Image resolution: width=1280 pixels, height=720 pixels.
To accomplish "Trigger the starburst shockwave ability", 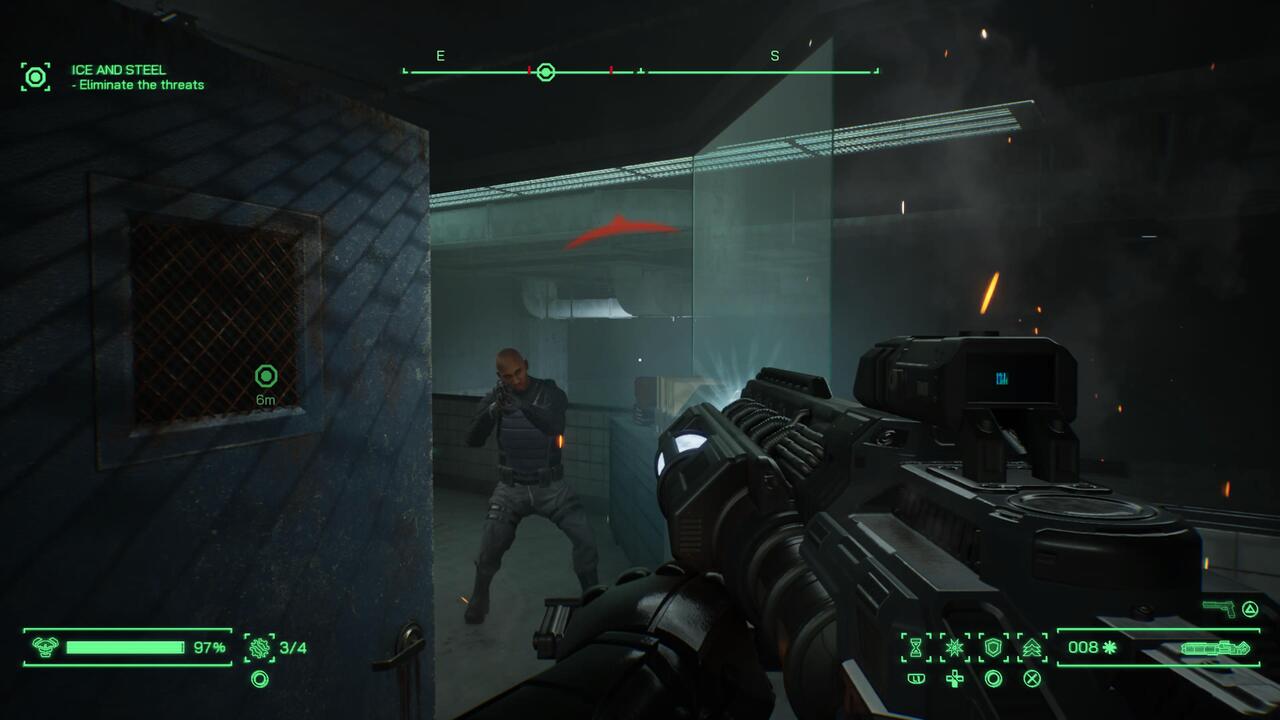I will point(955,648).
